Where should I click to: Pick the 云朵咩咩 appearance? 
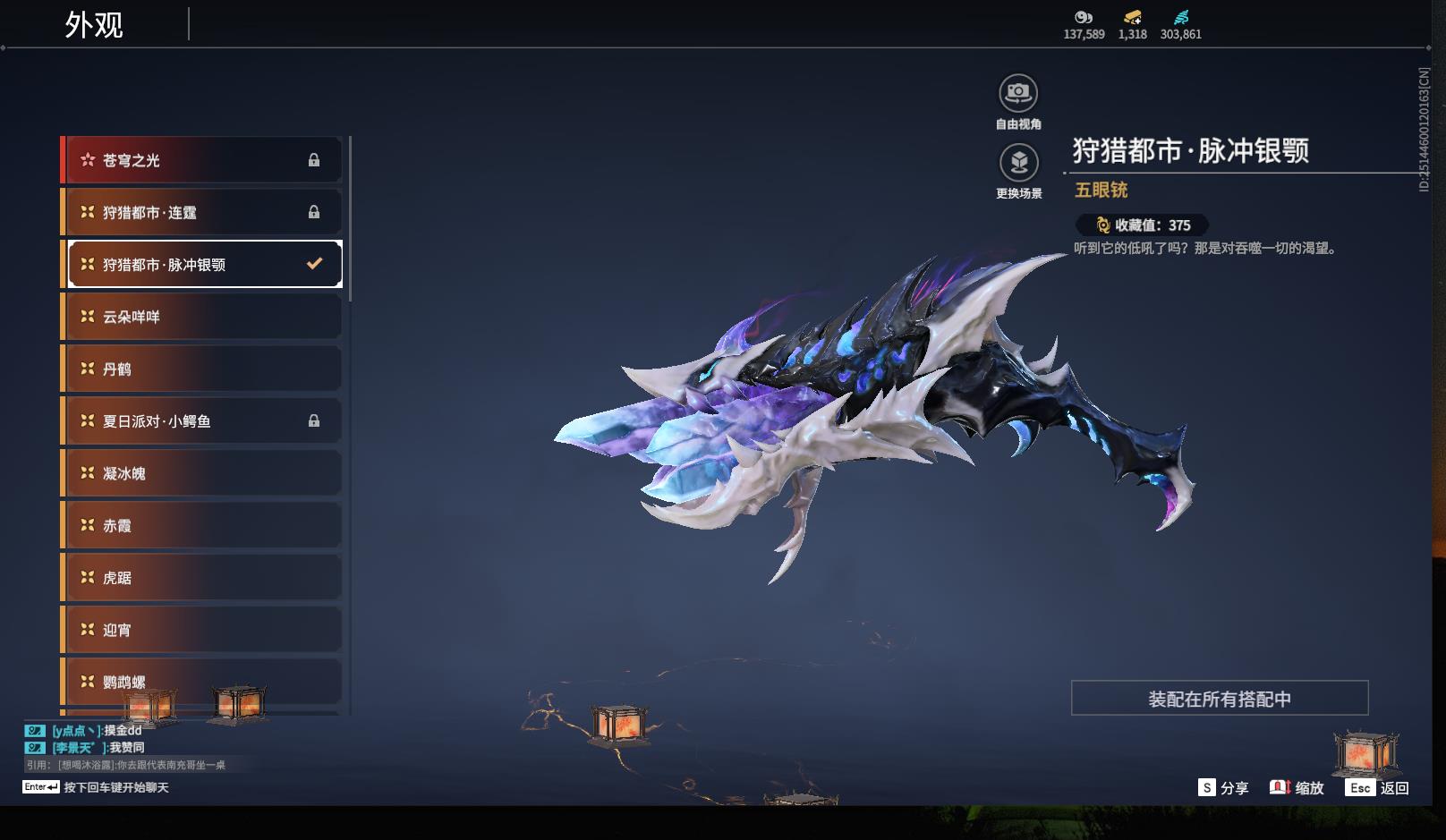[203, 317]
